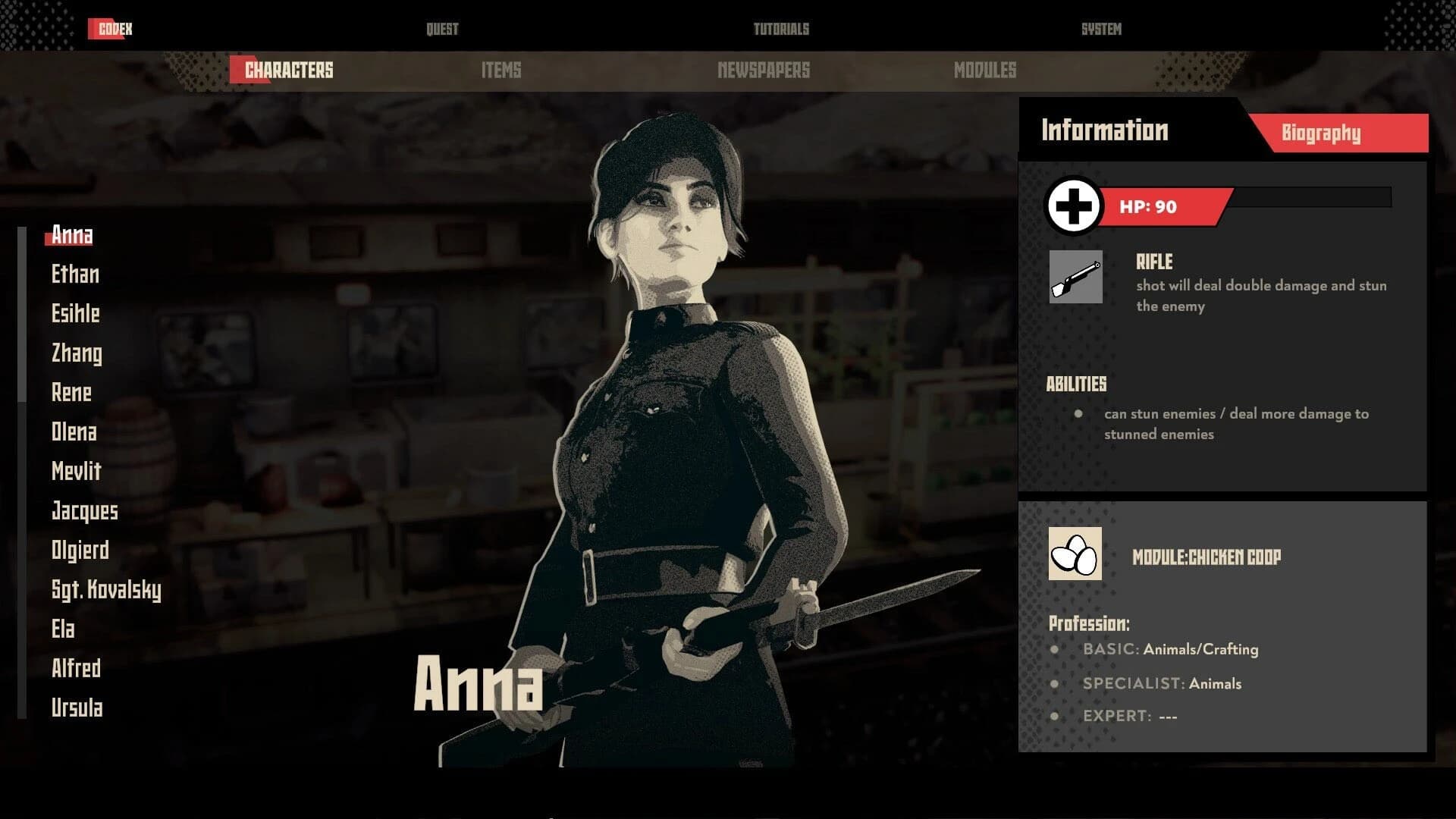Screen dimensions: 1456x819
Task: Select Ursula's character entry
Action: coord(77,708)
